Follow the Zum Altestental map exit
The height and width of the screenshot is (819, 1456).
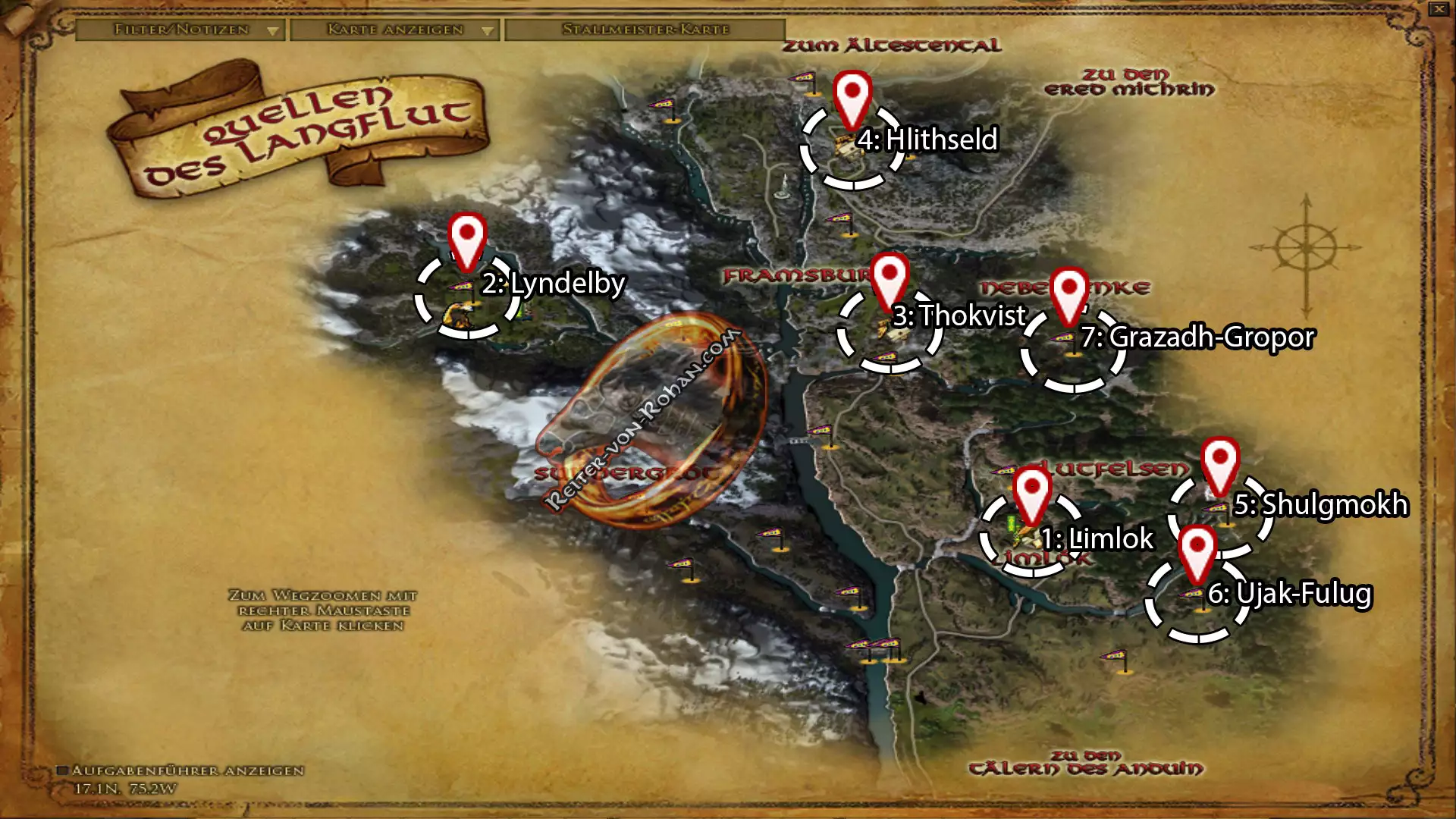891,45
